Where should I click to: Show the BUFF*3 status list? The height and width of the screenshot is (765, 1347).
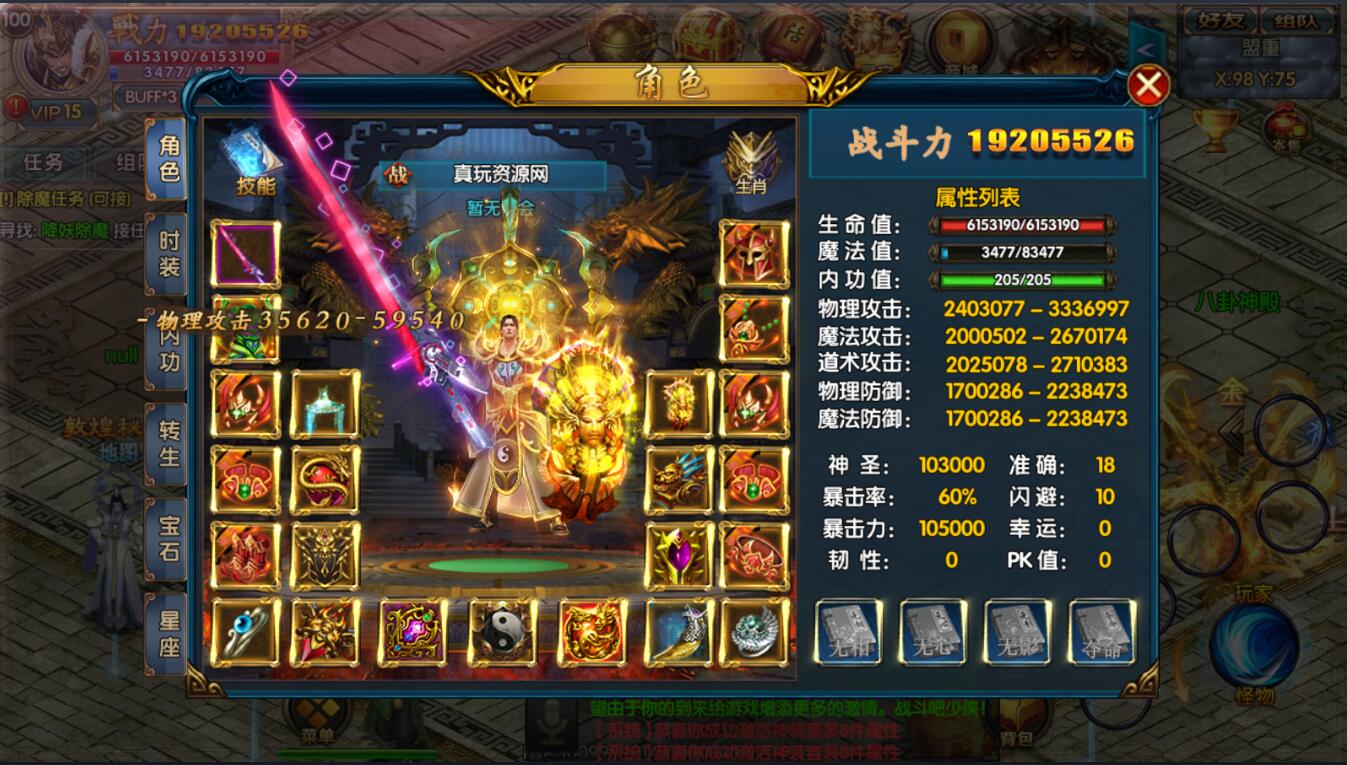point(151,97)
